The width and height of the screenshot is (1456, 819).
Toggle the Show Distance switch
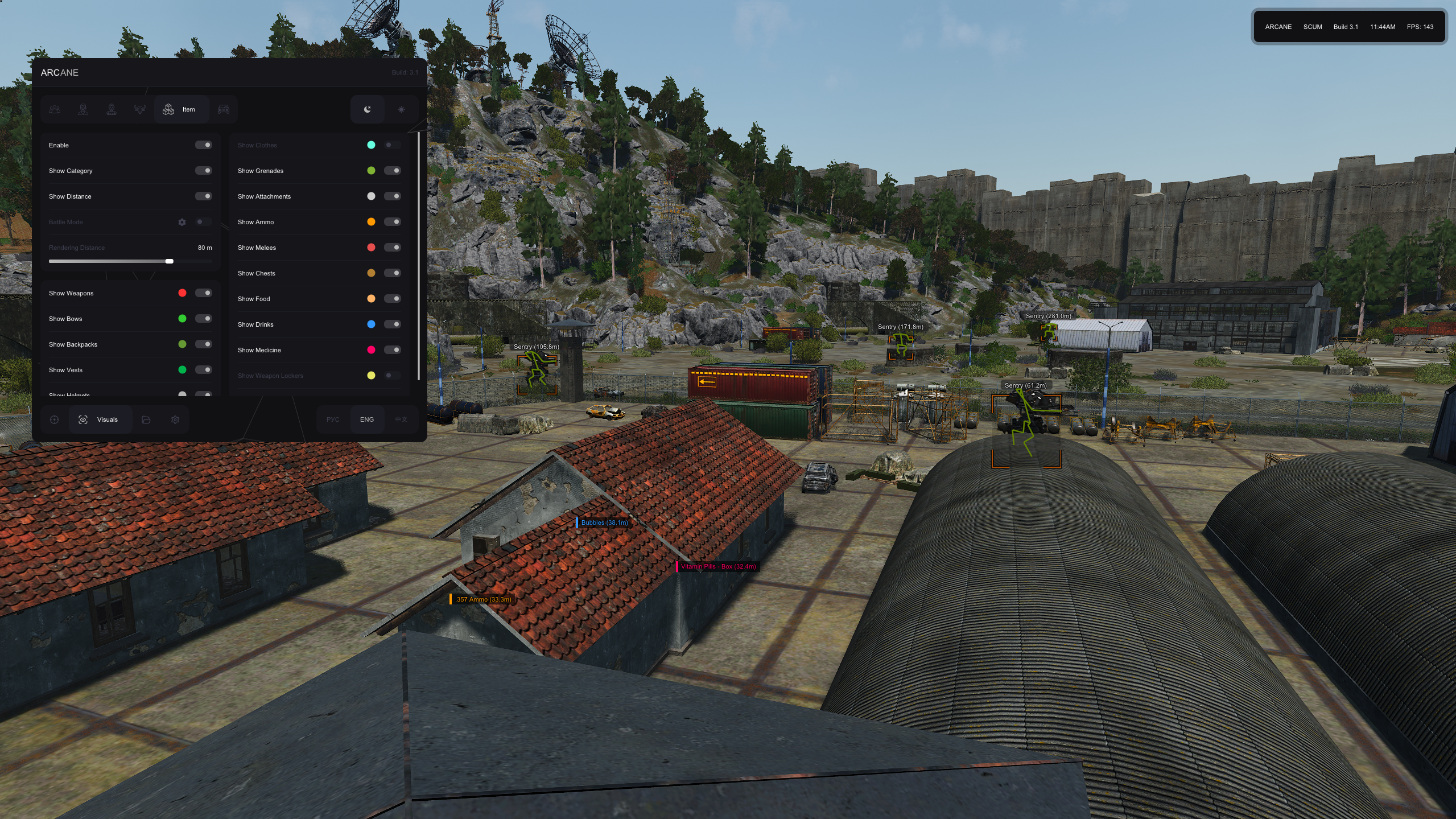tap(203, 196)
